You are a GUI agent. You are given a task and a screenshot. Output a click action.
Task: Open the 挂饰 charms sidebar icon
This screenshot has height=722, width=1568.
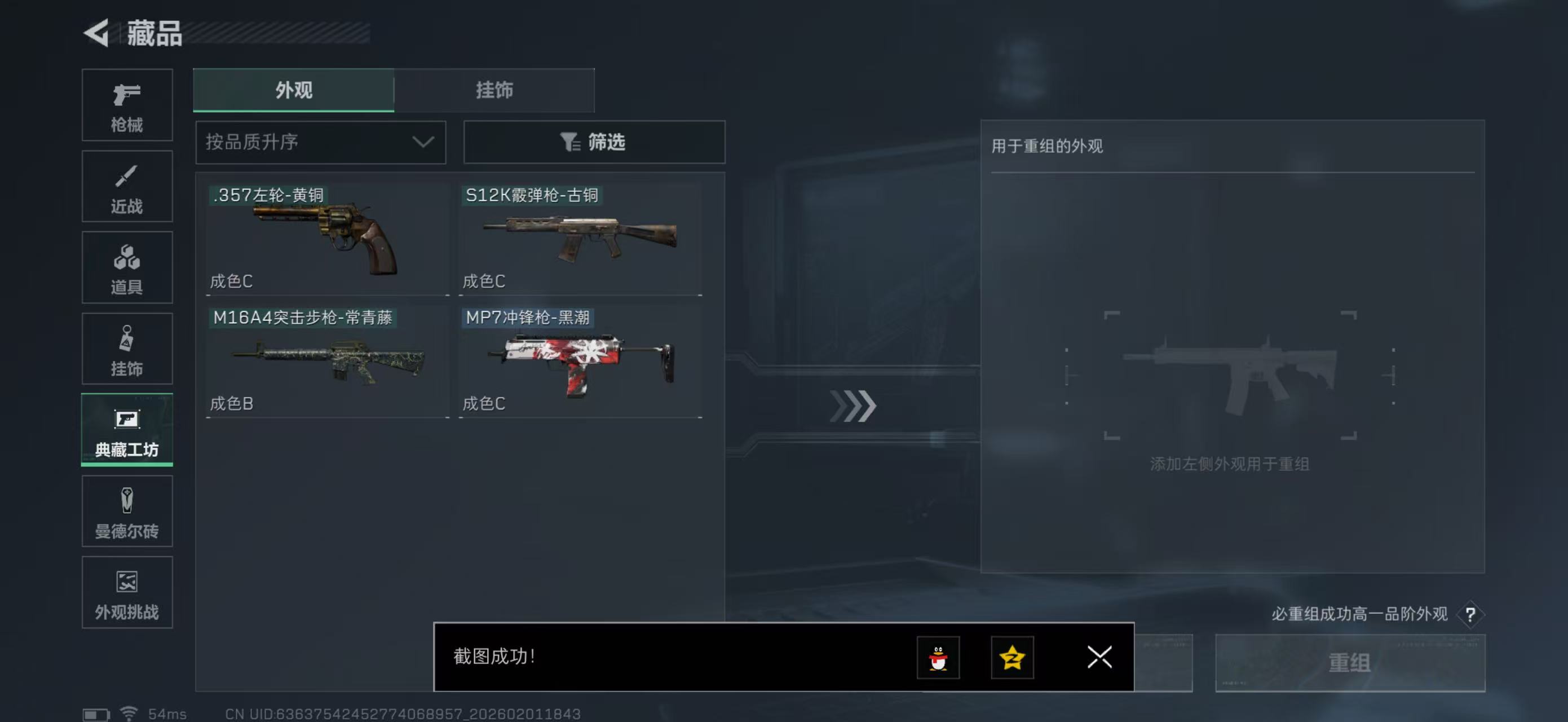pyautogui.click(x=127, y=348)
